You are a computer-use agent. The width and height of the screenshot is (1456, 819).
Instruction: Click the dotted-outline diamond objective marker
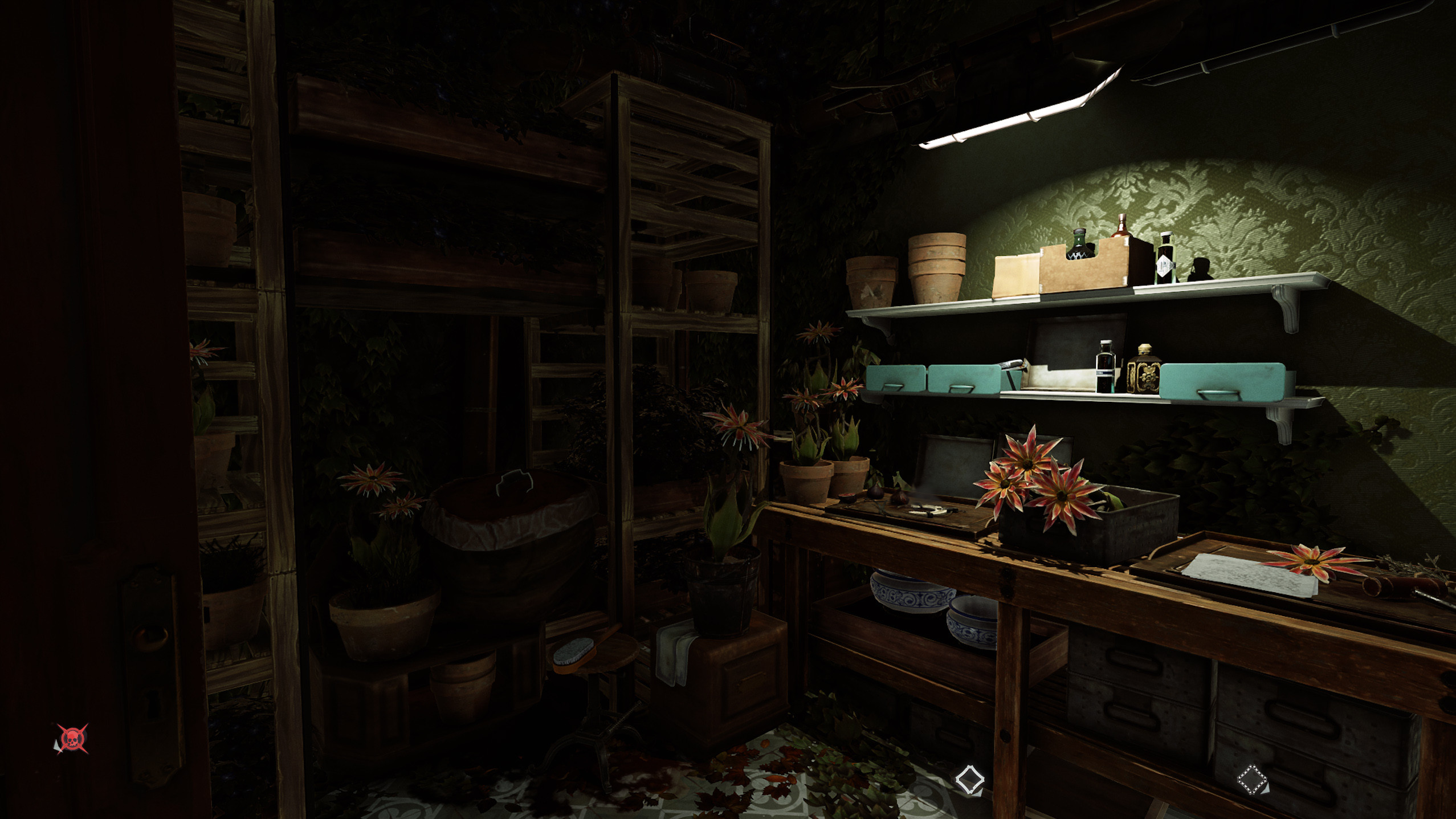tap(1252, 779)
